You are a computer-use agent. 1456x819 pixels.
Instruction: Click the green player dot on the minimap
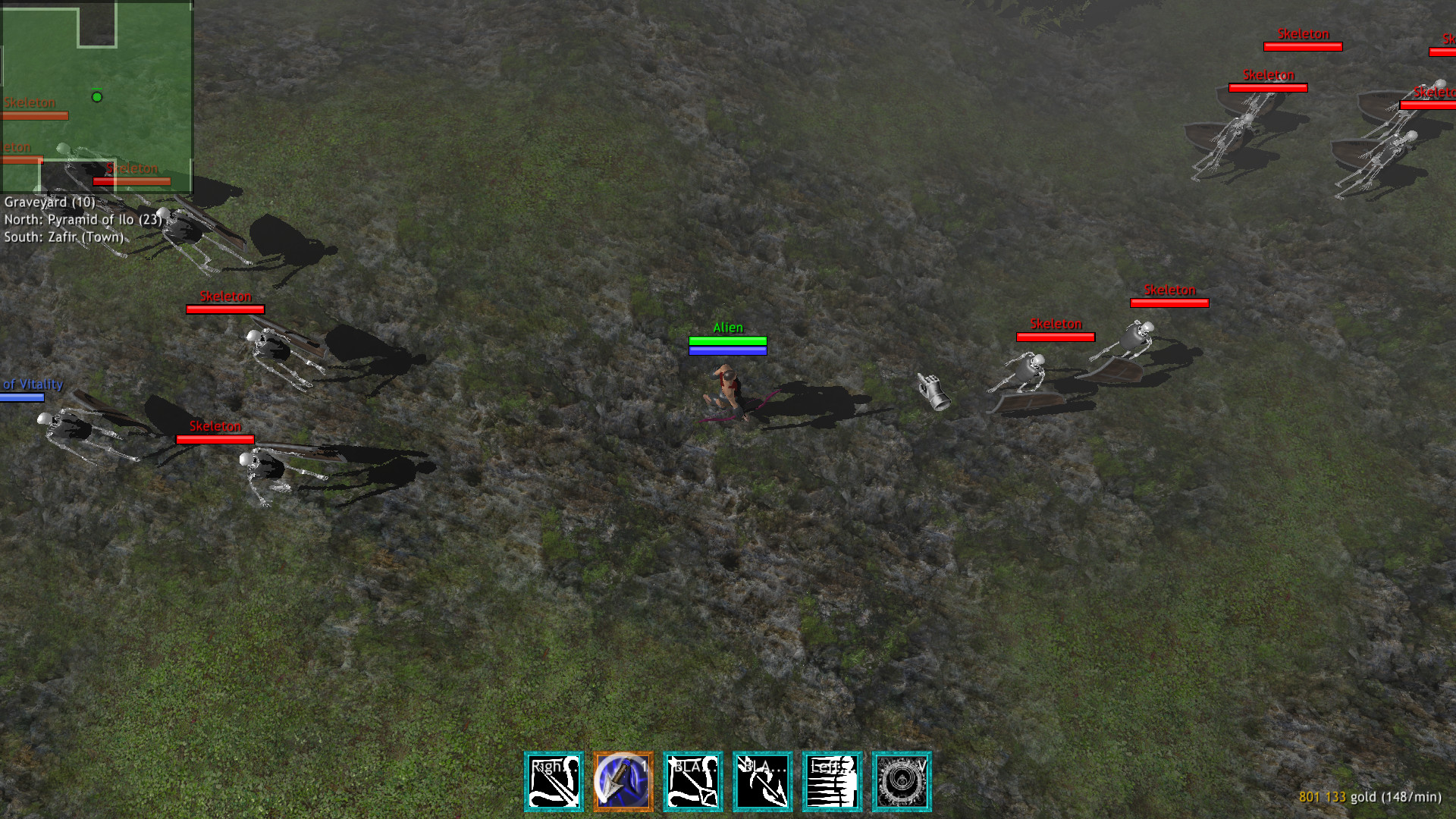pyautogui.click(x=97, y=97)
